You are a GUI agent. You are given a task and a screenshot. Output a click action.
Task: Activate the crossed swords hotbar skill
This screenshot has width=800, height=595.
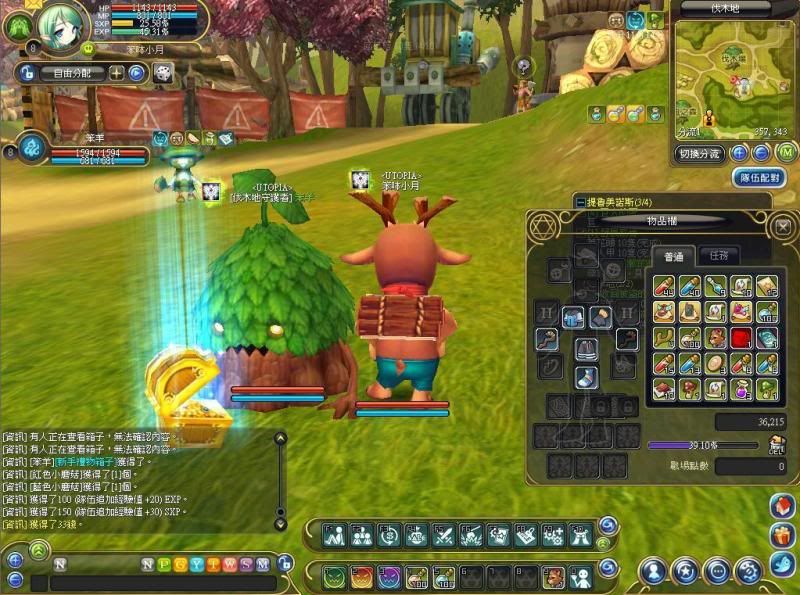pyautogui.click(x=444, y=536)
